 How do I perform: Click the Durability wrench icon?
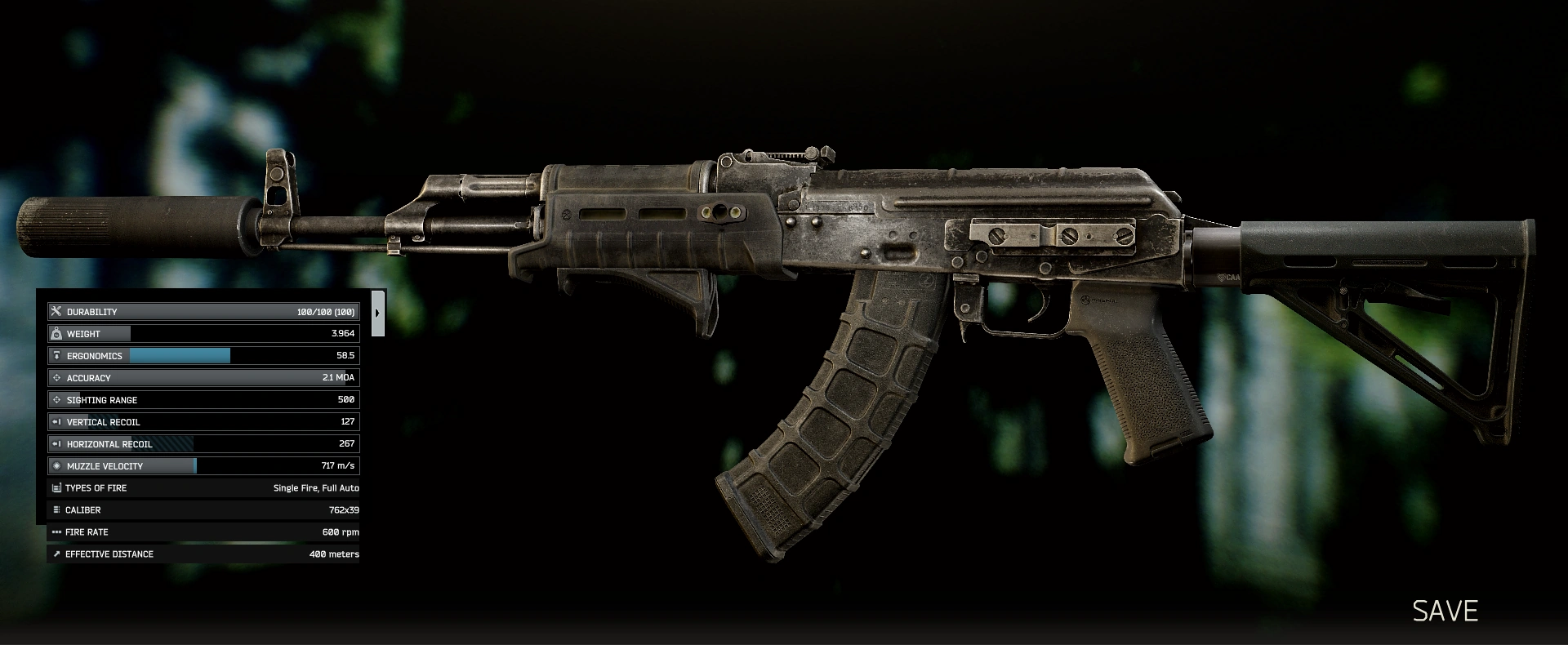pyautogui.click(x=56, y=311)
